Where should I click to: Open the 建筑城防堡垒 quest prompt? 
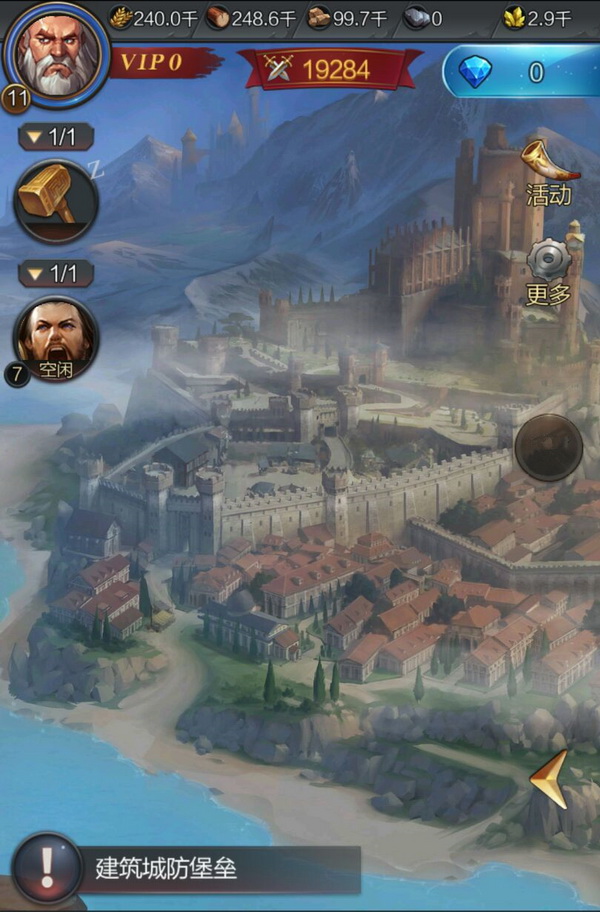point(190,868)
